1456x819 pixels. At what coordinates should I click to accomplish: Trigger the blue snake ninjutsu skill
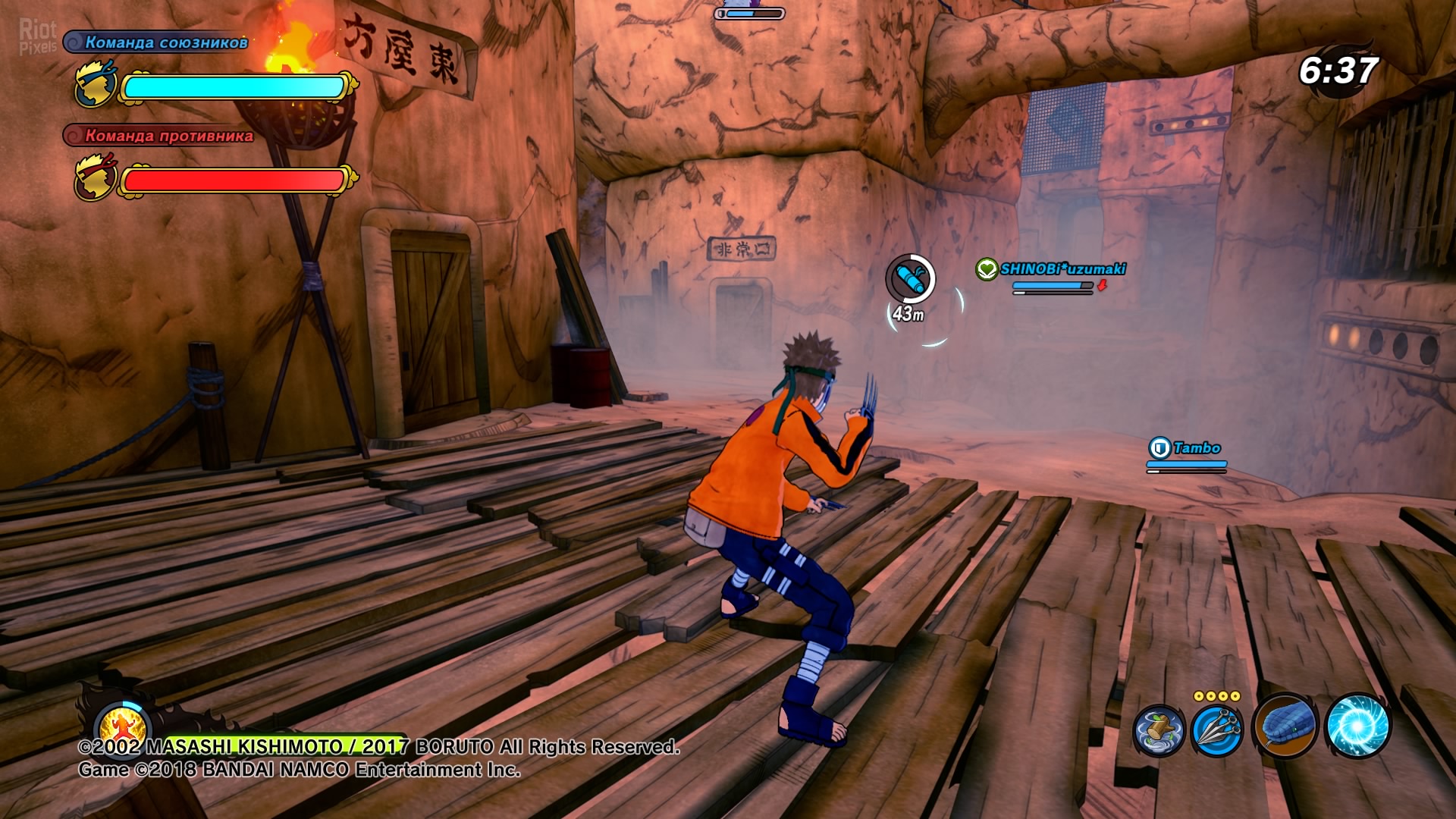pos(1285,726)
